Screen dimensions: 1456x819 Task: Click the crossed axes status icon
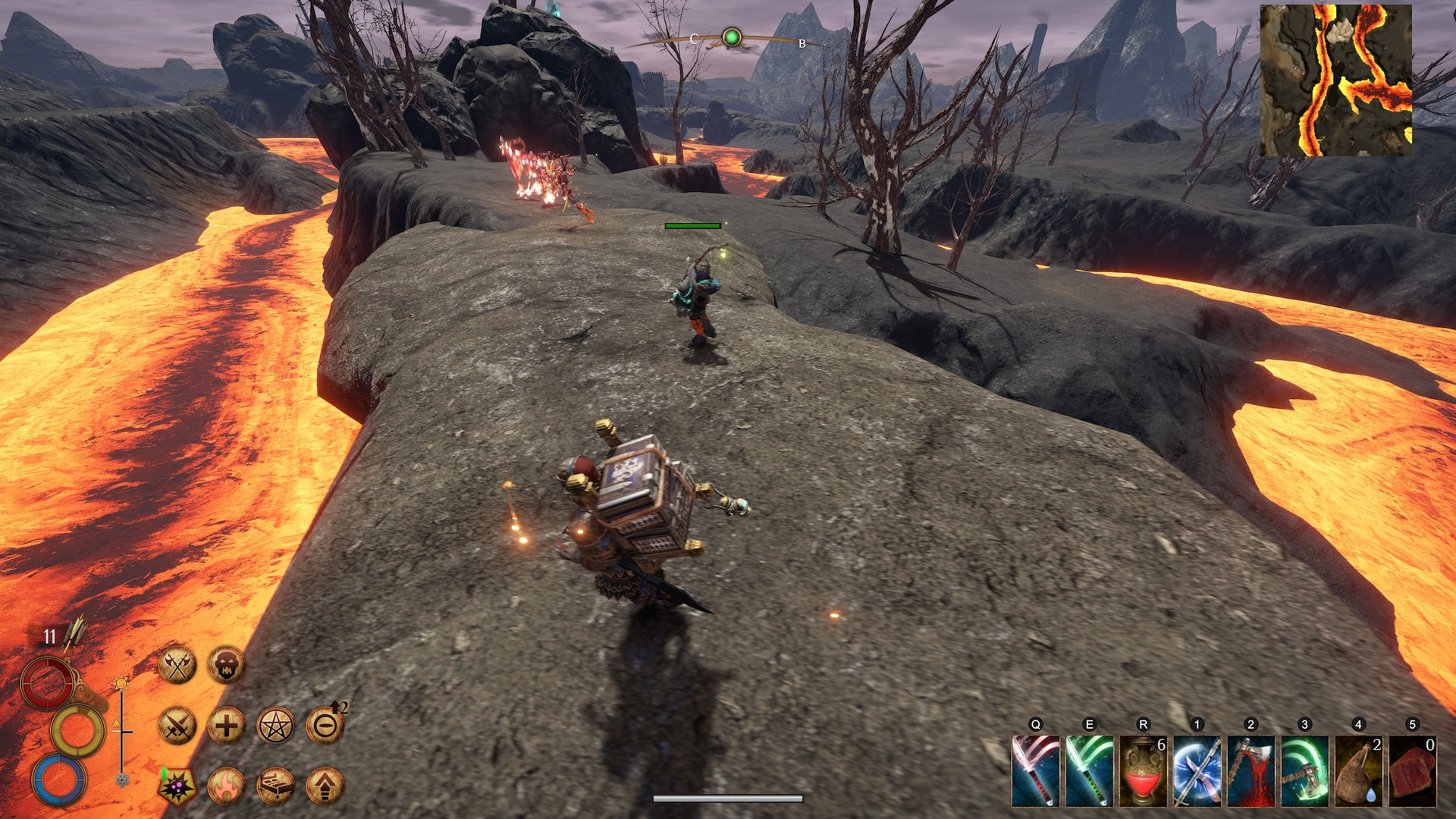pyautogui.click(x=177, y=665)
